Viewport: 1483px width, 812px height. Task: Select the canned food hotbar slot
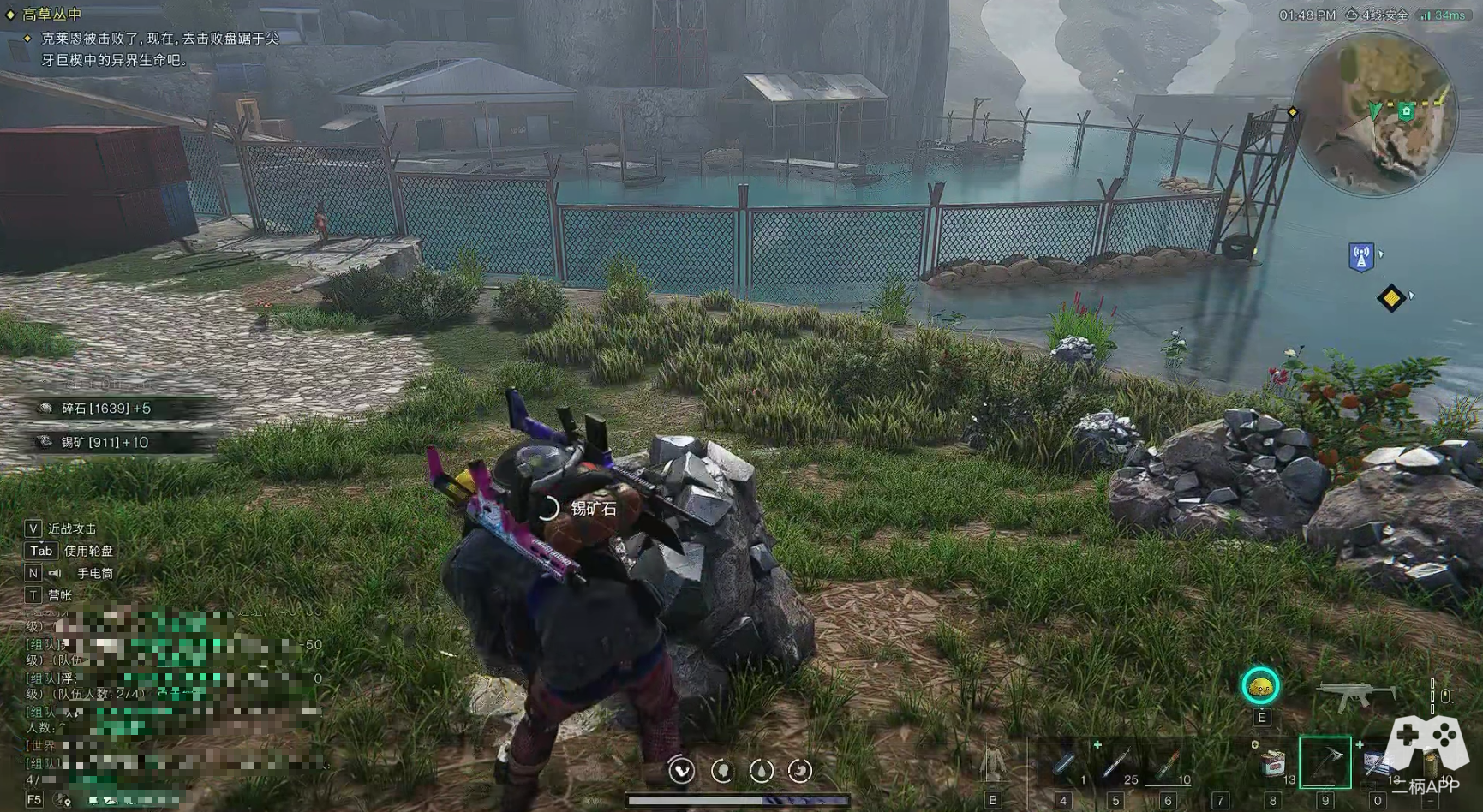1273,761
